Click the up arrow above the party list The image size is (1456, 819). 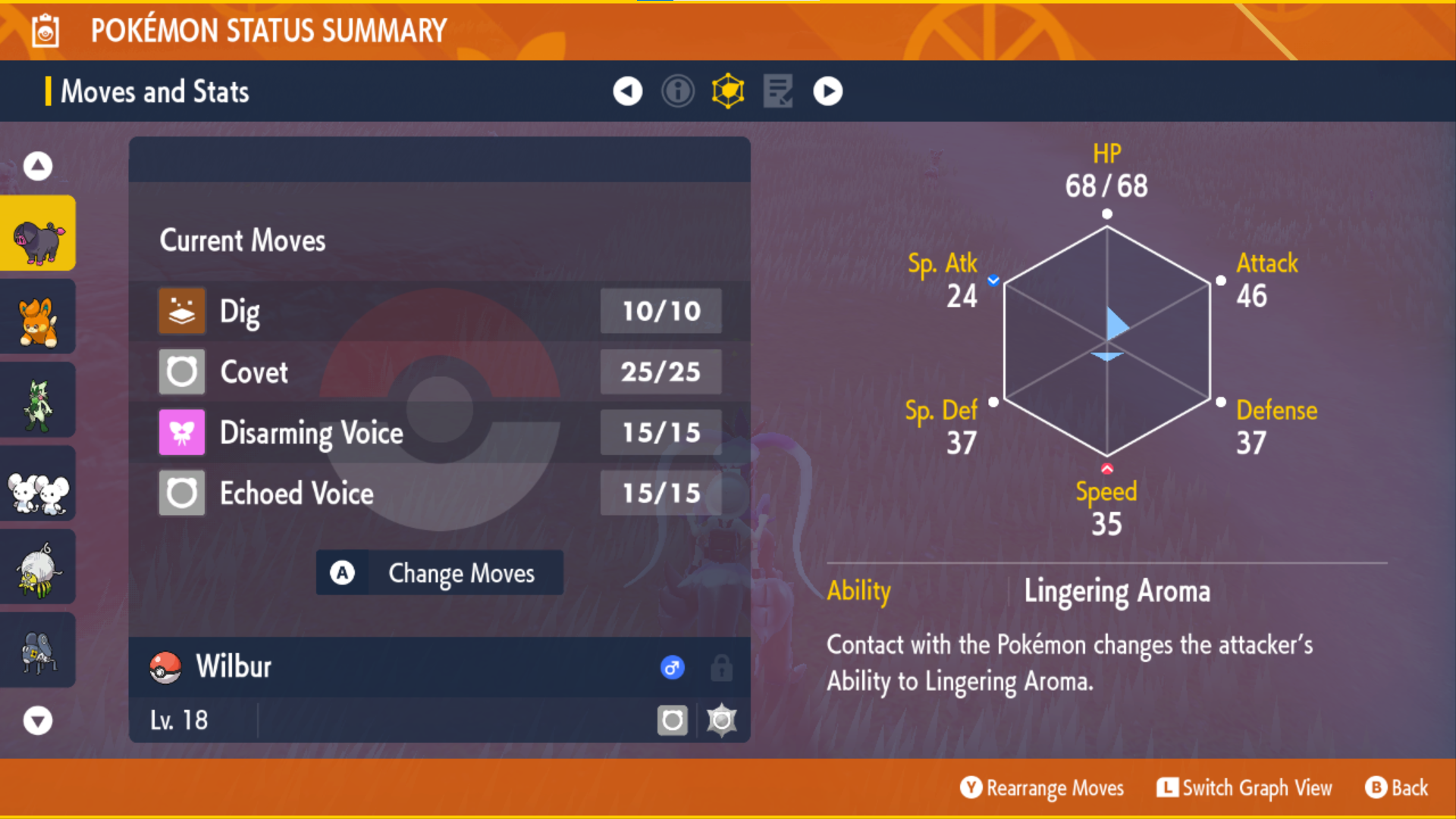point(38,165)
